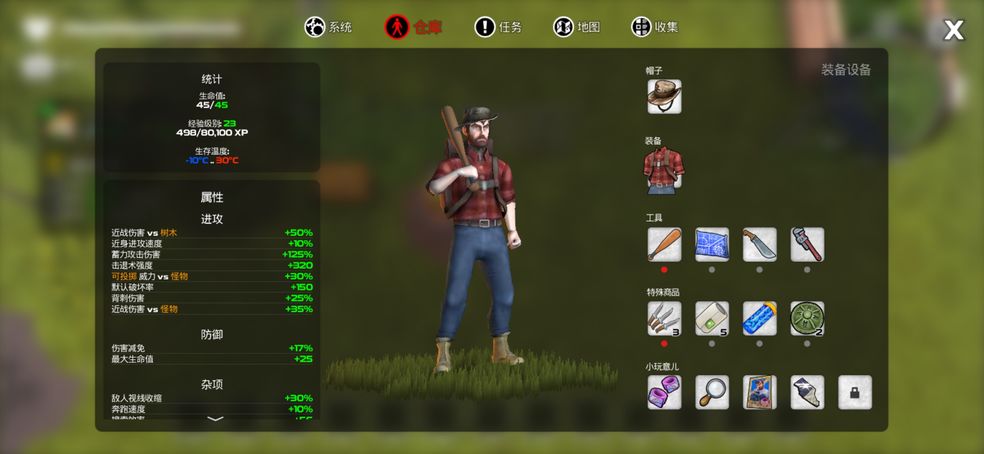Screen dimensions: 984x454
Task: Select the magnifying glass trinket
Action: tap(712, 392)
